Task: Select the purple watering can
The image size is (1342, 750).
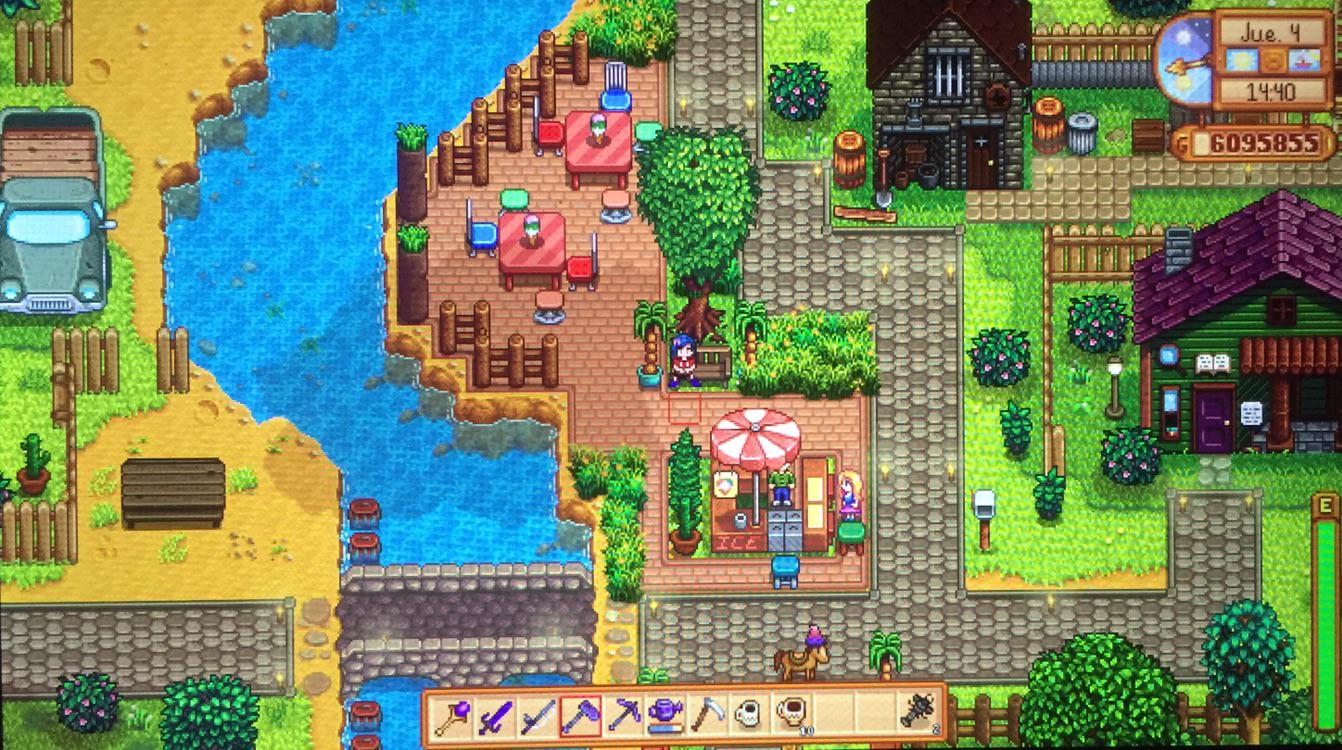Action: coord(665,716)
